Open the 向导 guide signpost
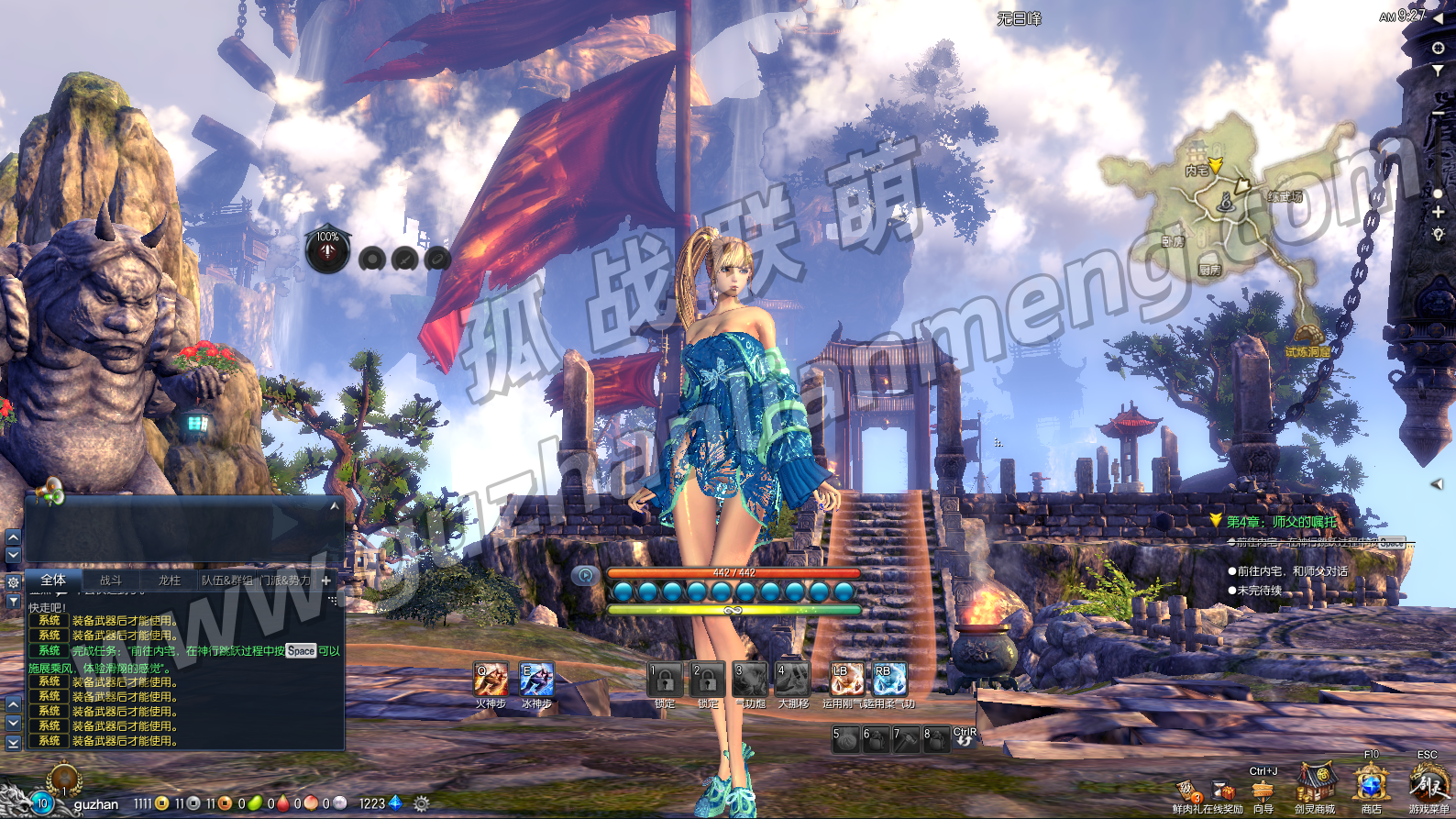Screen dimensions: 1456x819 1263,791
